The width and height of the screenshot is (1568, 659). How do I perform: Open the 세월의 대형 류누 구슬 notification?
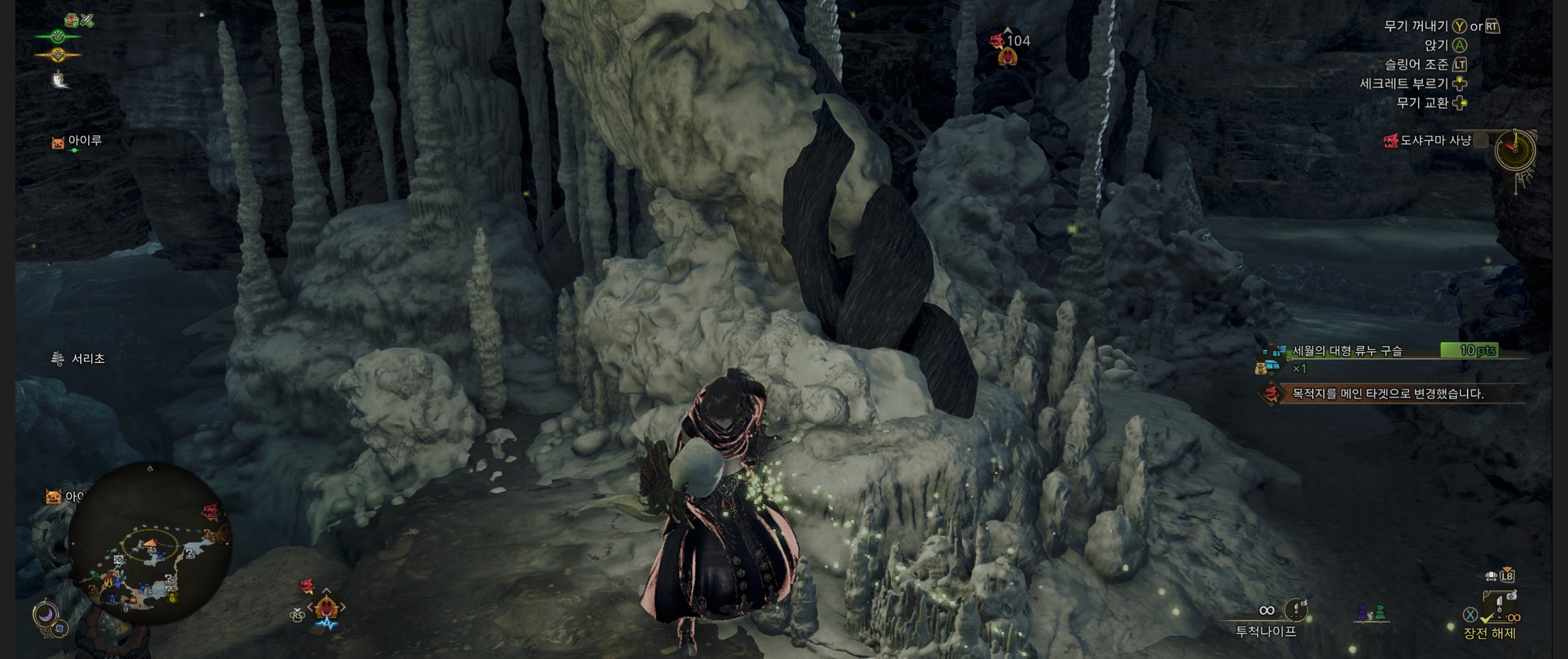tap(1346, 351)
